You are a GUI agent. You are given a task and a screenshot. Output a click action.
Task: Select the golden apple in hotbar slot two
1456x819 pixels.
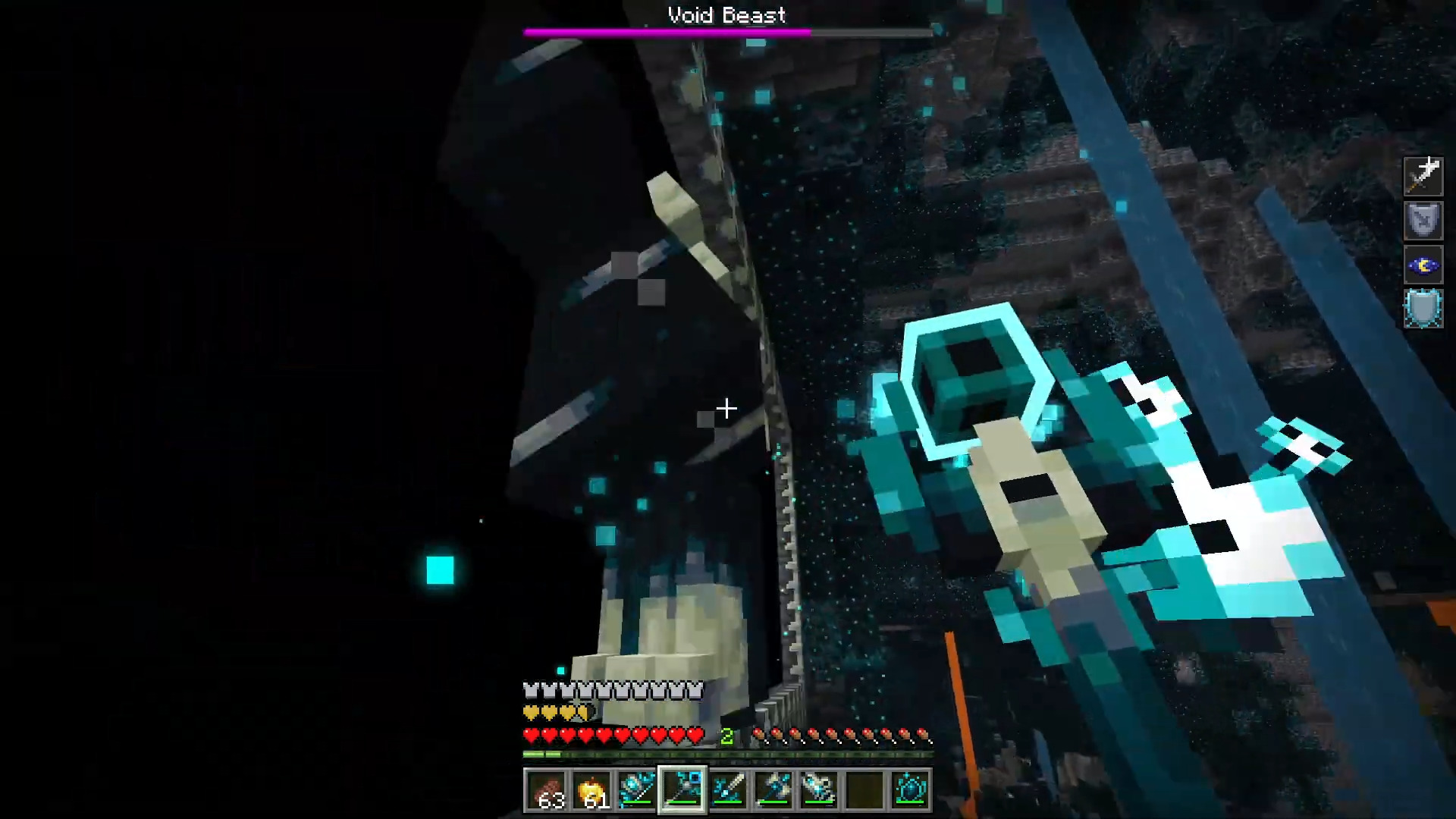coord(593,790)
